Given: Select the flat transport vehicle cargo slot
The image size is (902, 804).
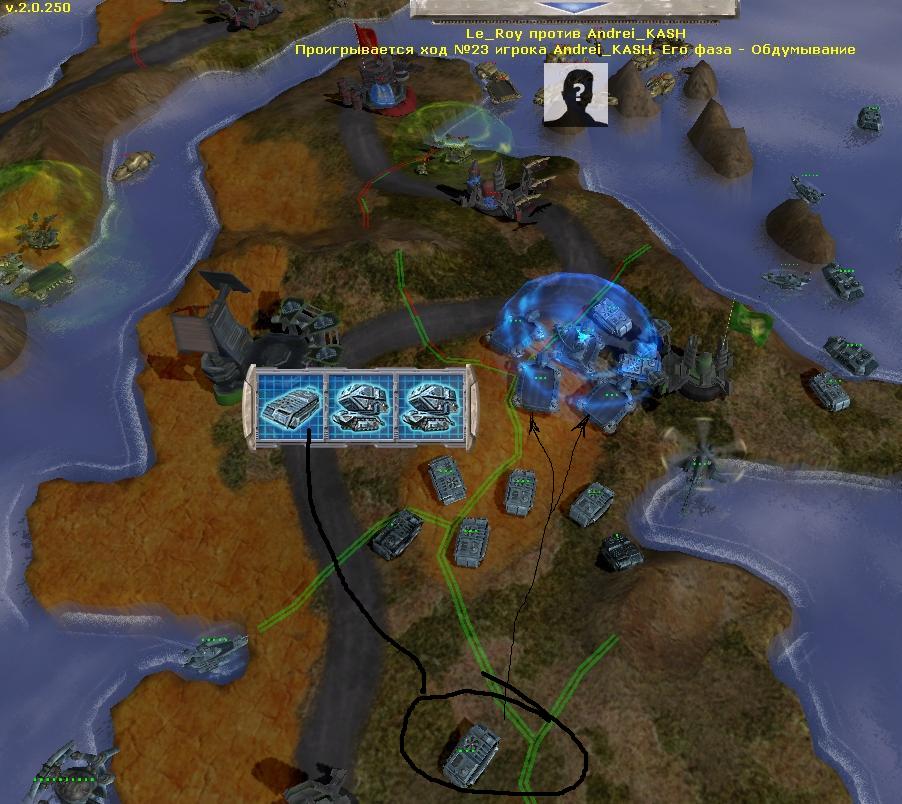Looking at the screenshot, I should pyautogui.click(x=290, y=407).
